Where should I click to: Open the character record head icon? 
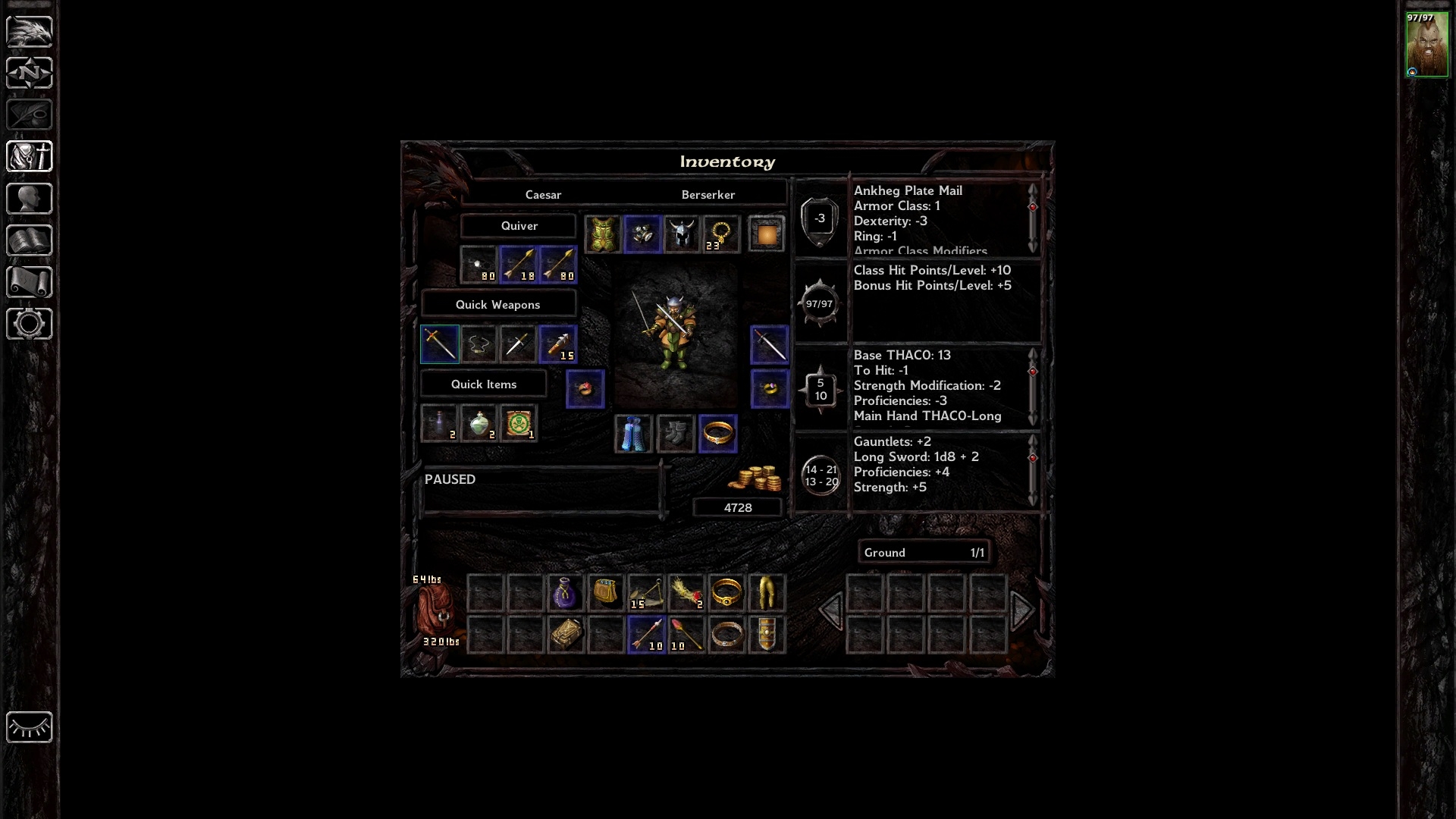[29, 199]
